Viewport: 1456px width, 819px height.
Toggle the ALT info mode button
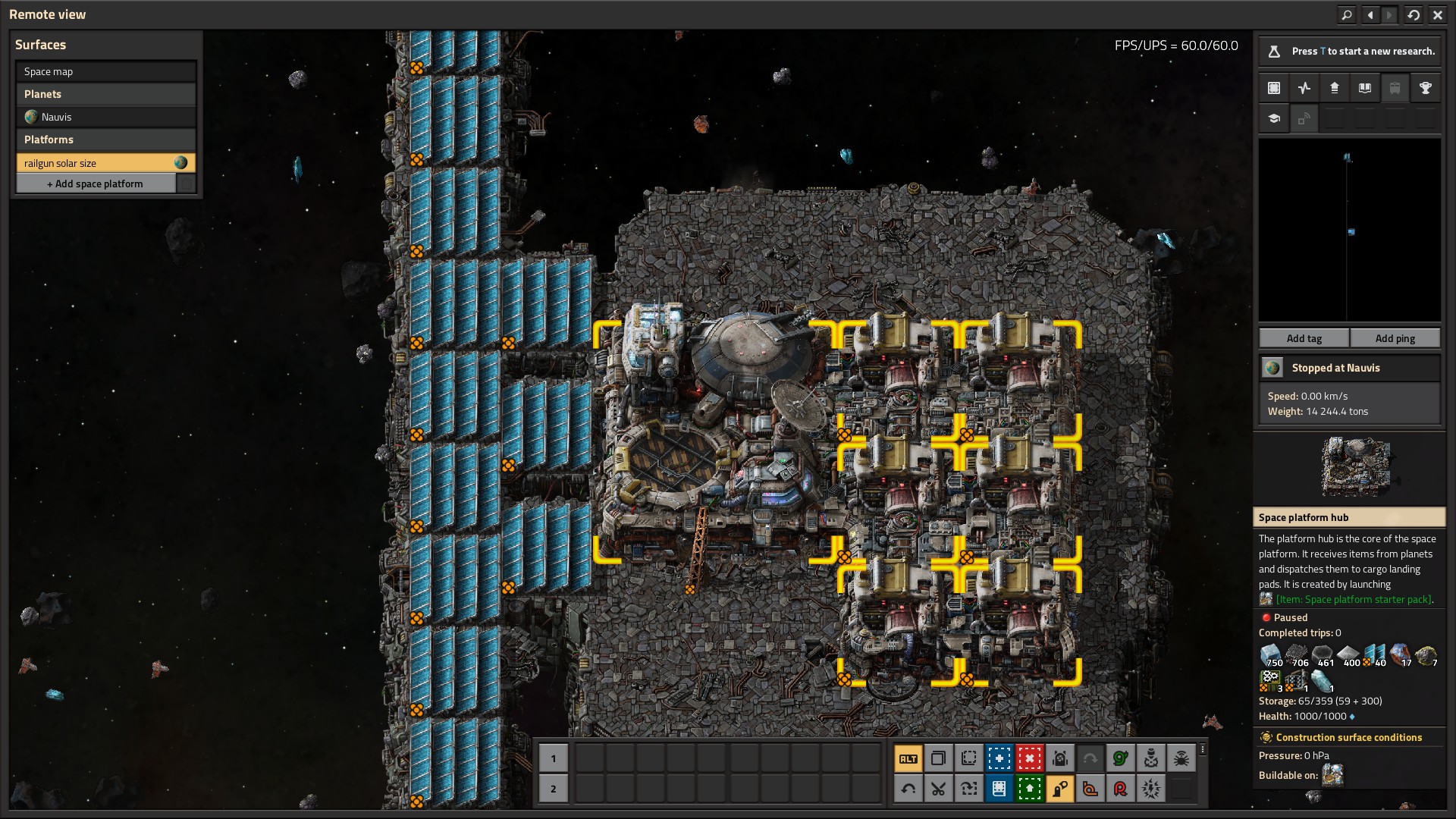908,758
